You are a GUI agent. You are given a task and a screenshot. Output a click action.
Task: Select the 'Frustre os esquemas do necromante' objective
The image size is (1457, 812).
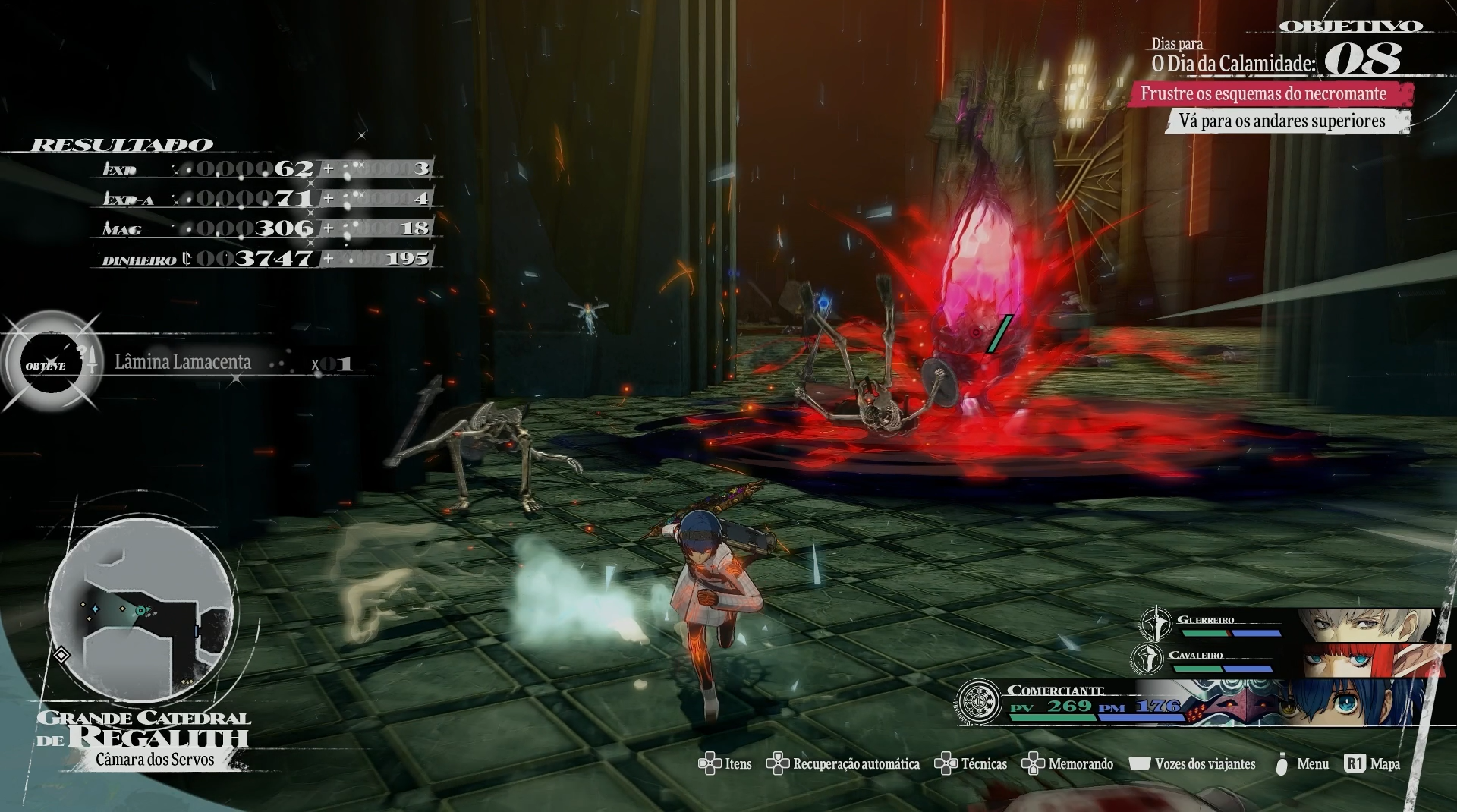coord(1263,94)
